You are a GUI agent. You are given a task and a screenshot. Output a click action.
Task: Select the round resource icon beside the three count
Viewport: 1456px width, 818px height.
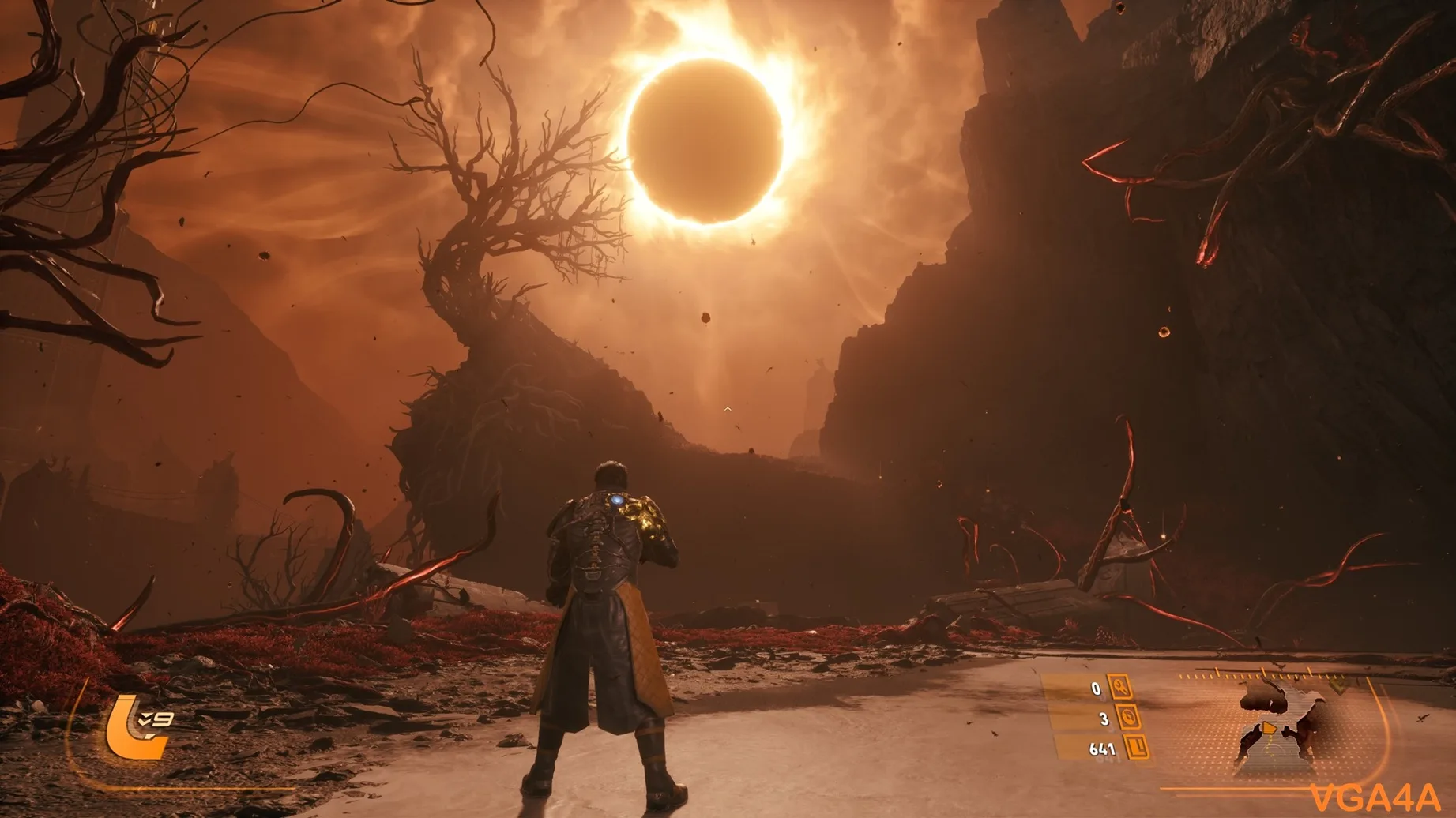[x=1128, y=717]
